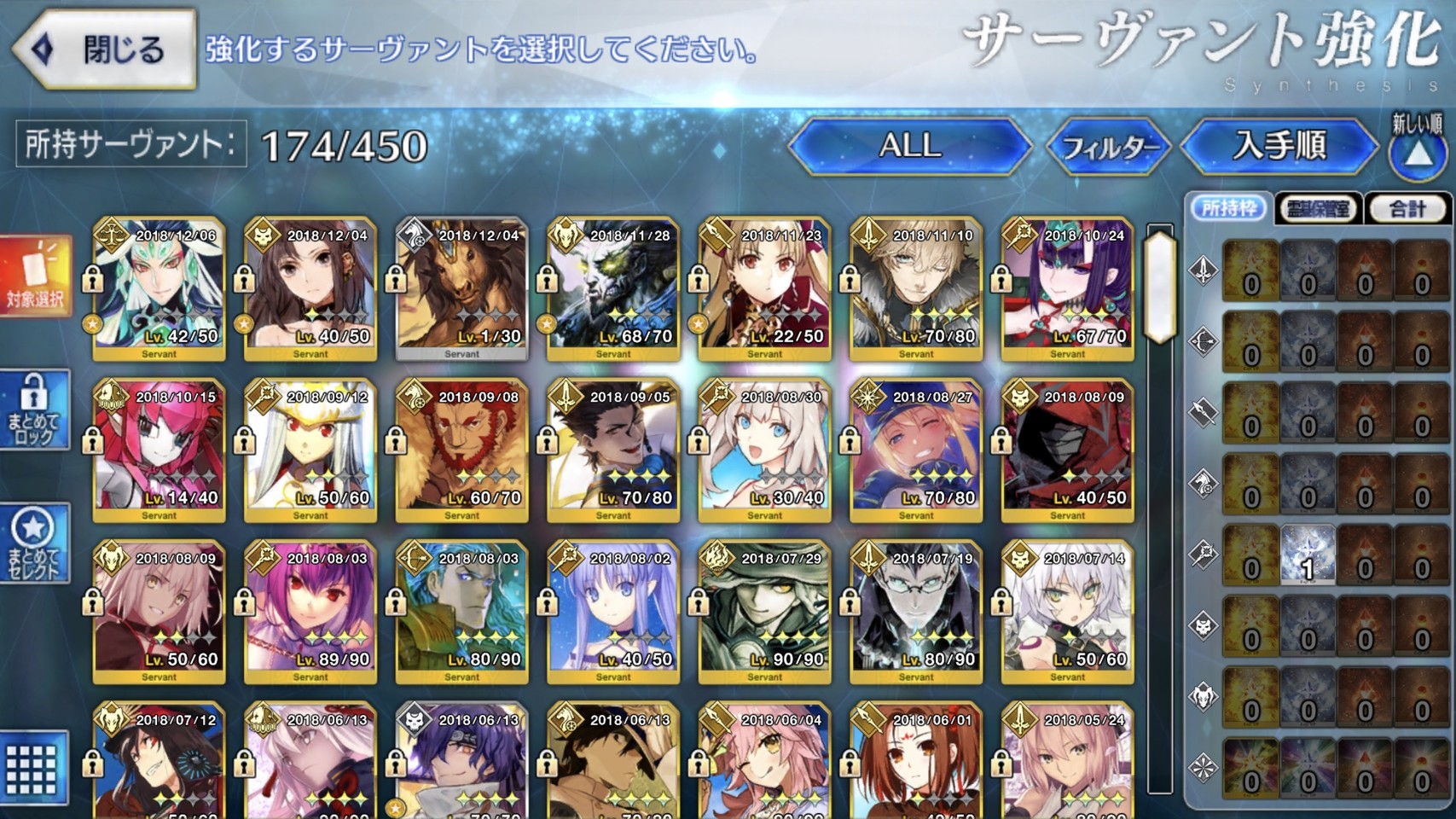Select the servant dated 2018/12/06 at Lv. 42/50
Screen dimensions: 1456x819
[x=159, y=289]
